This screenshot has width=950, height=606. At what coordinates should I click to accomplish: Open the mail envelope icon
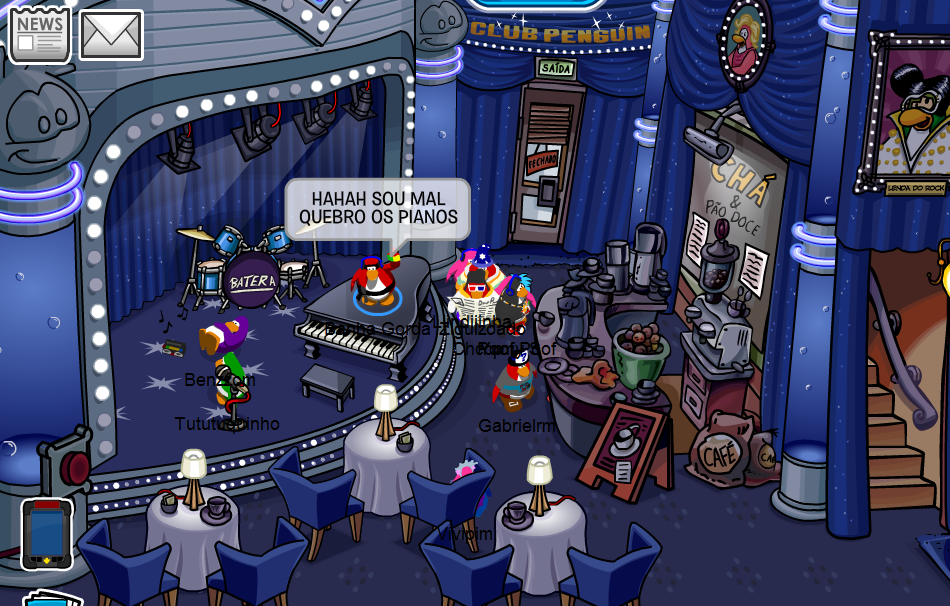point(111,35)
